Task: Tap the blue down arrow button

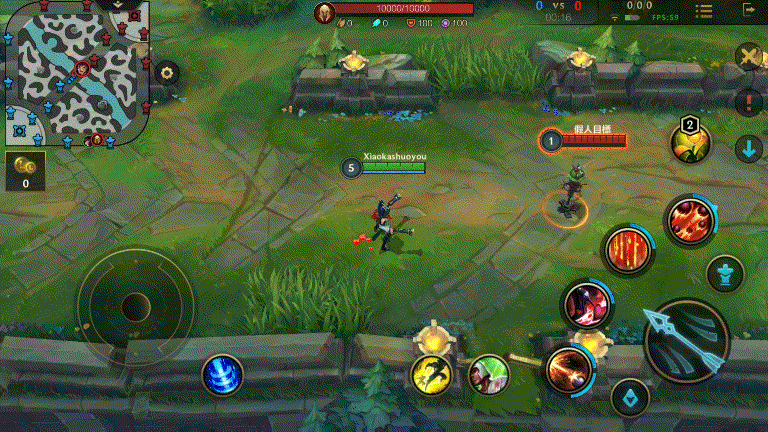Action: (748, 149)
